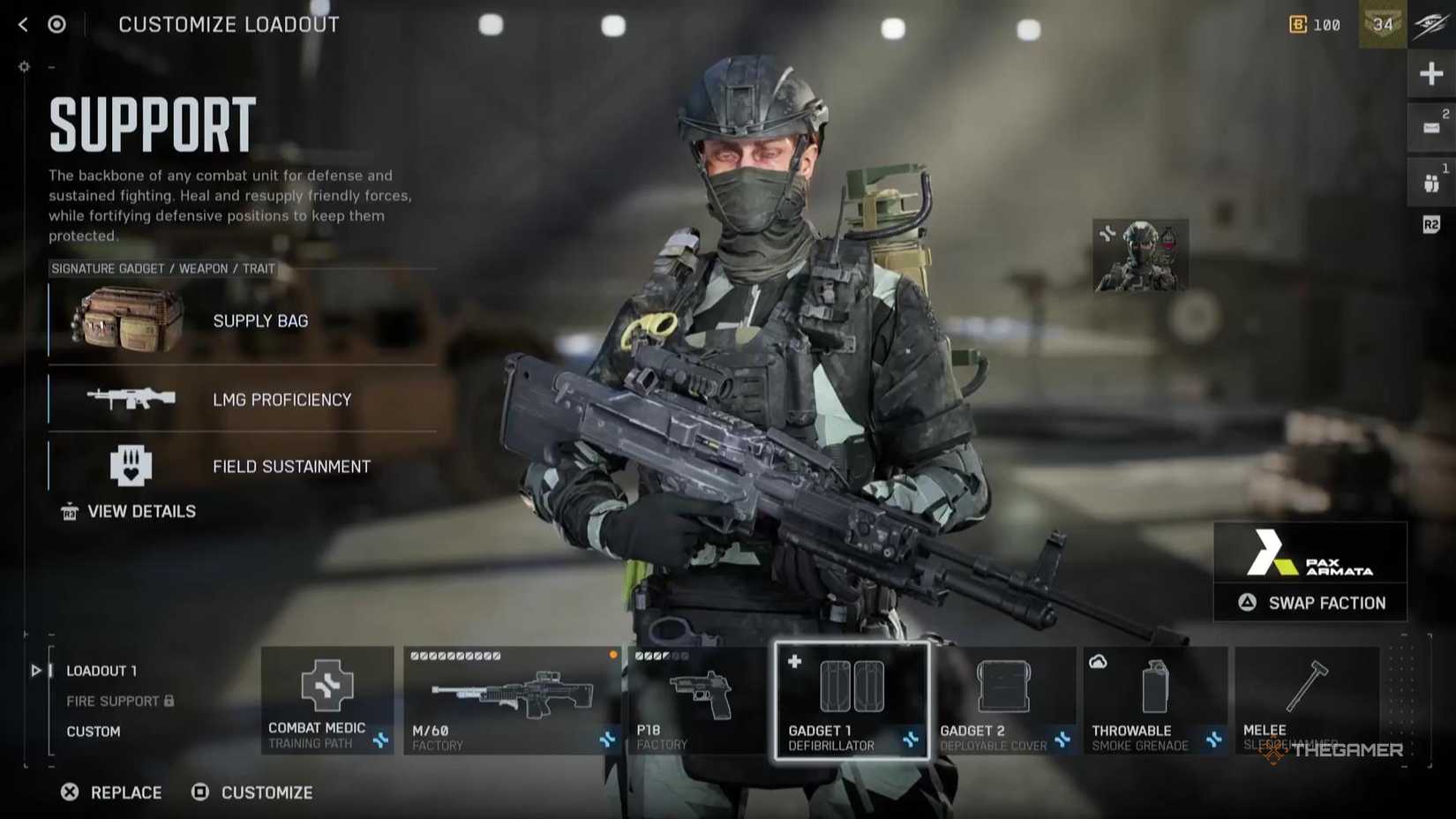Screen dimensions: 1456x819
Task: Click the back arrow at top left
Action: [x=21, y=24]
